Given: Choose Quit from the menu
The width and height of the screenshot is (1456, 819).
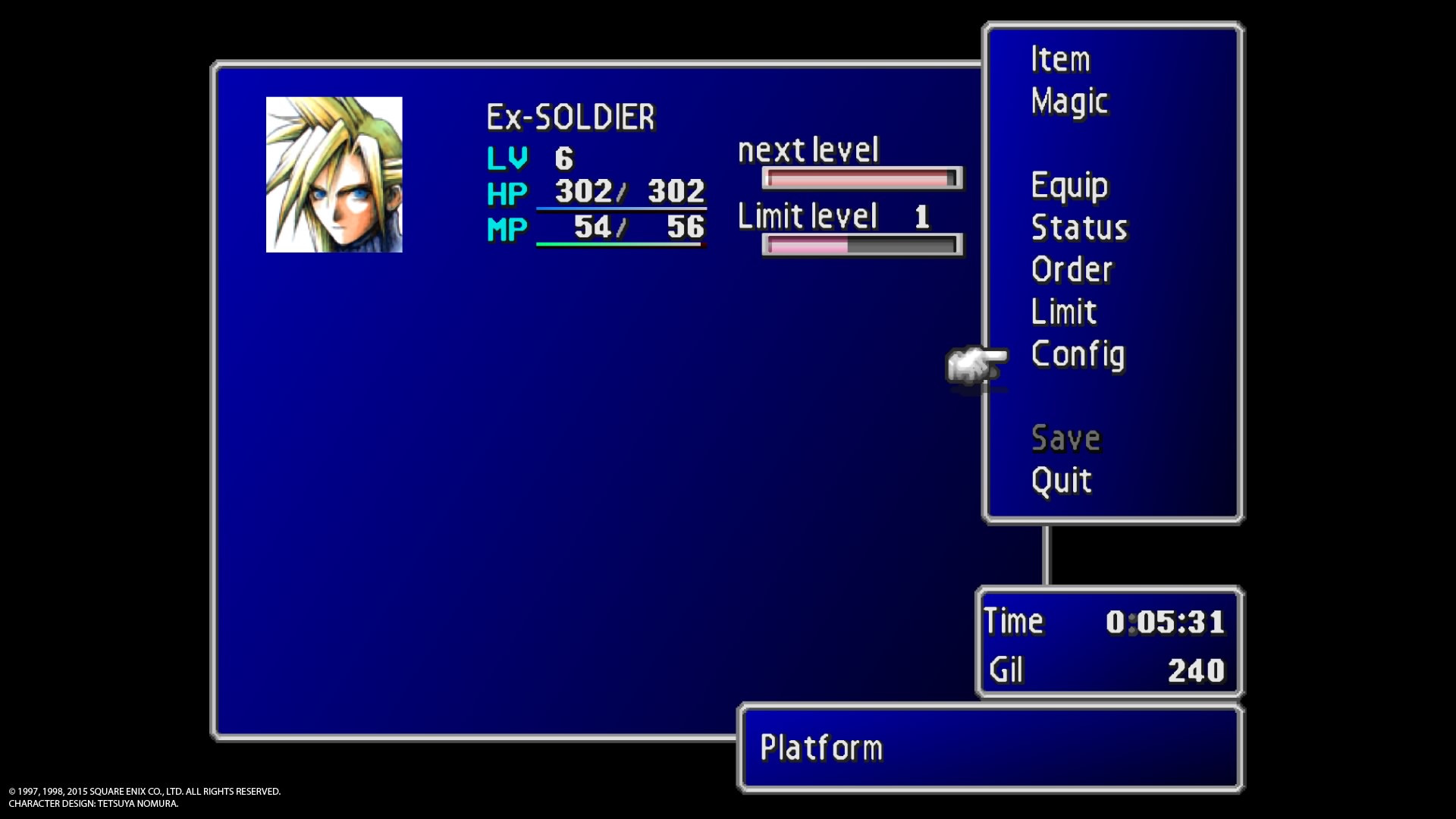Looking at the screenshot, I should tap(1061, 481).
